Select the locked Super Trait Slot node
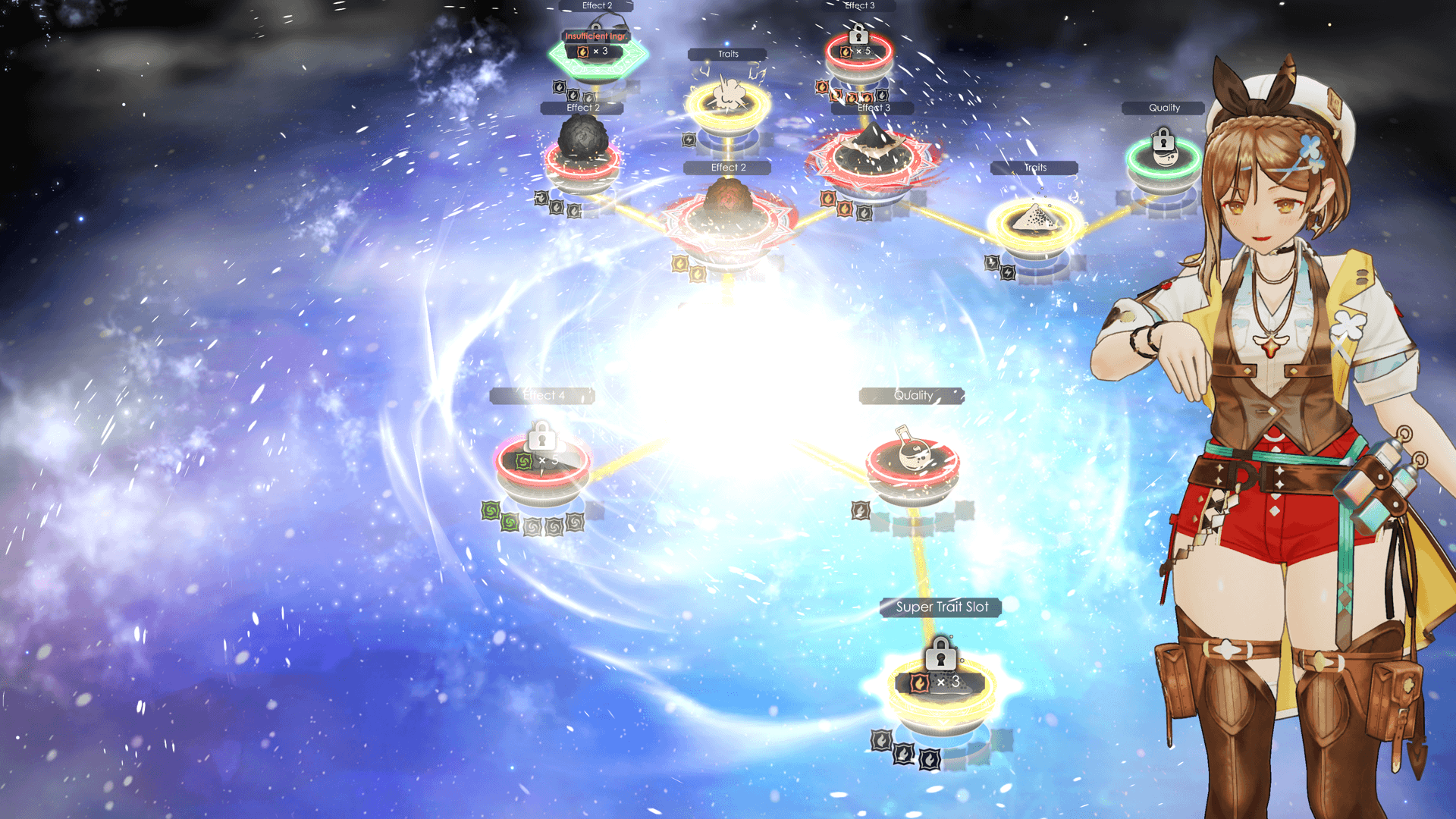This screenshot has height=819, width=1456. (941, 686)
